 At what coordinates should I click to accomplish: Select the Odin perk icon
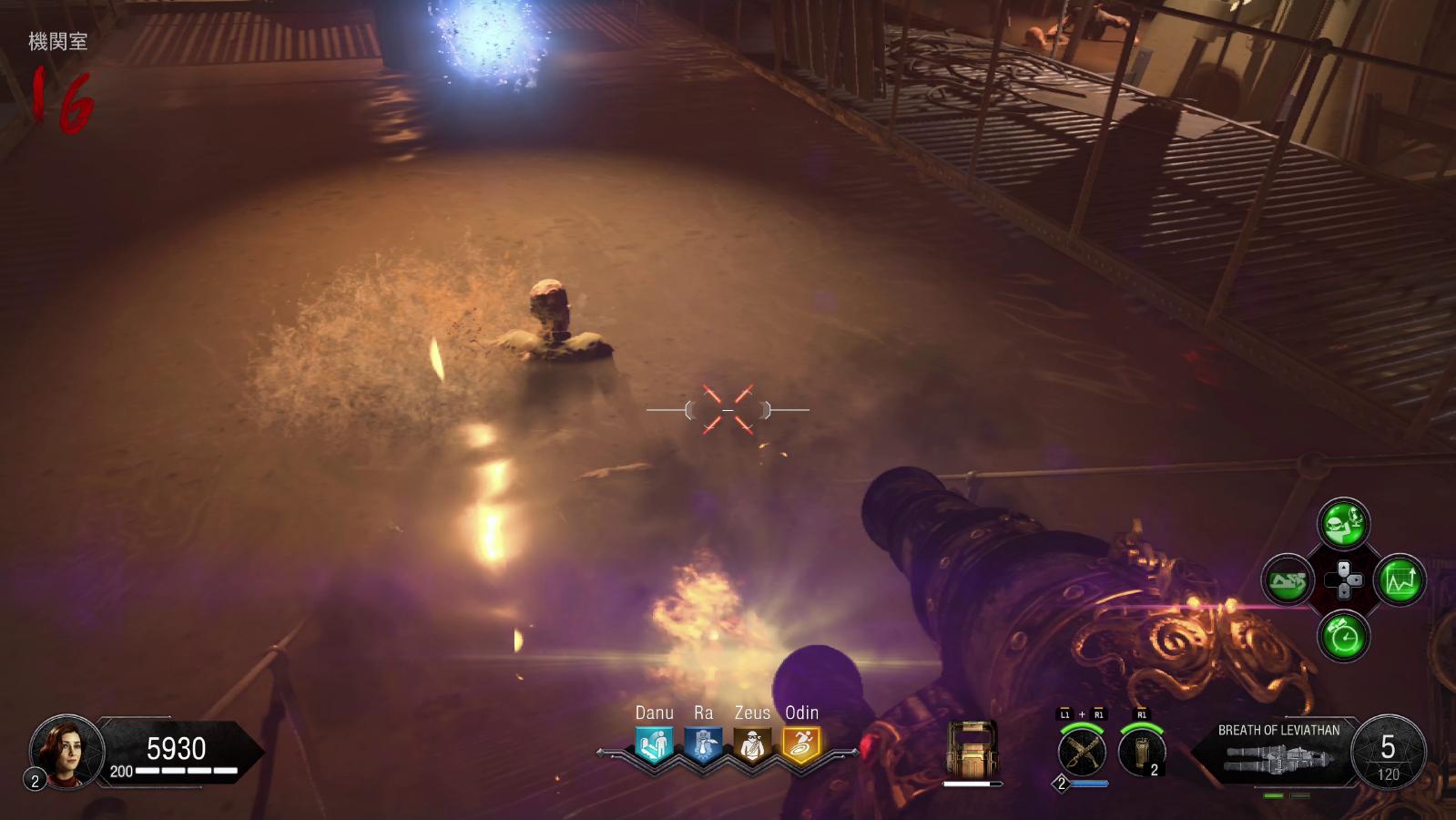(801, 746)
